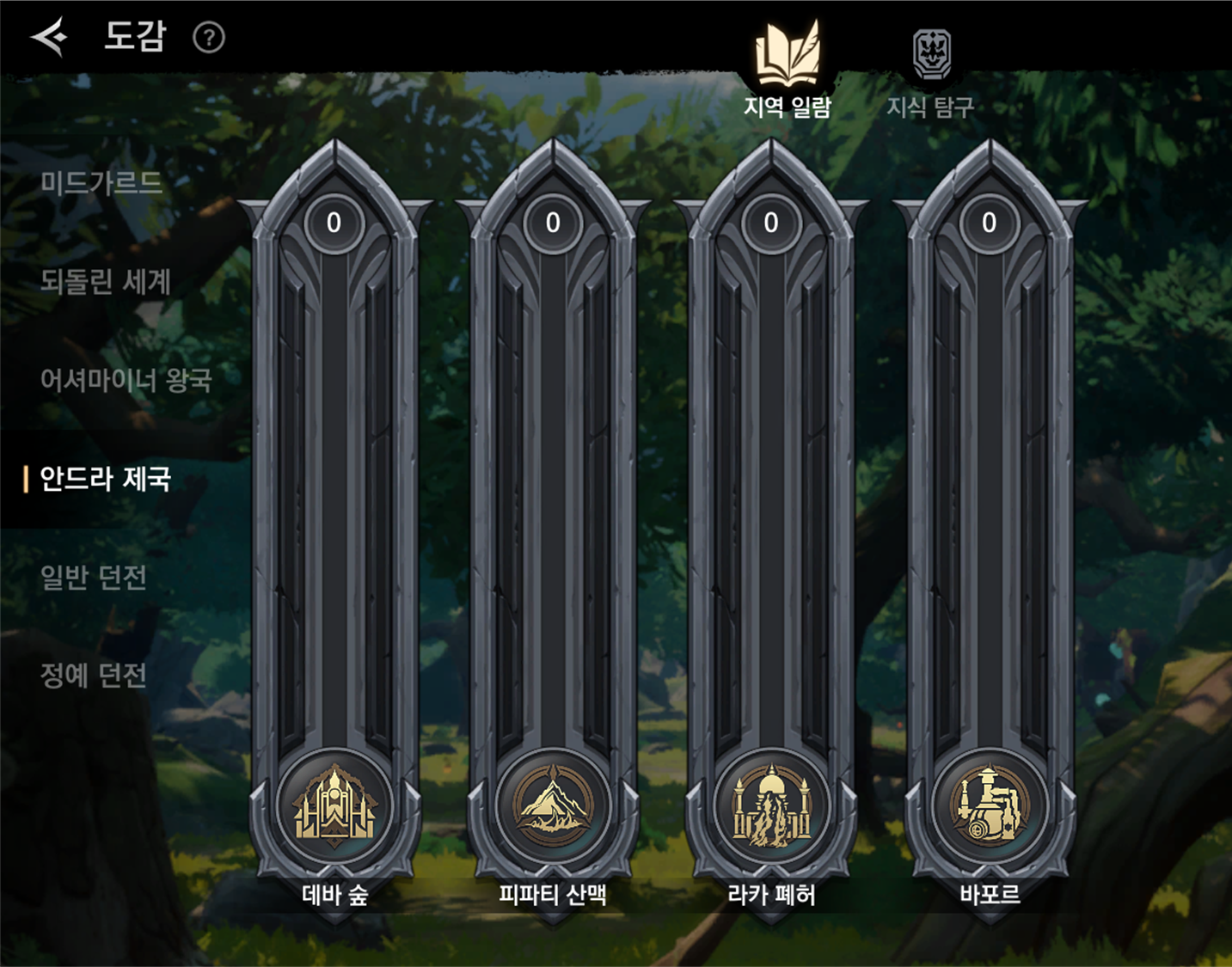Go back using the arrow button
Image resolution: width=1232 pixels, height=967 pixels.
click(49, 37)
